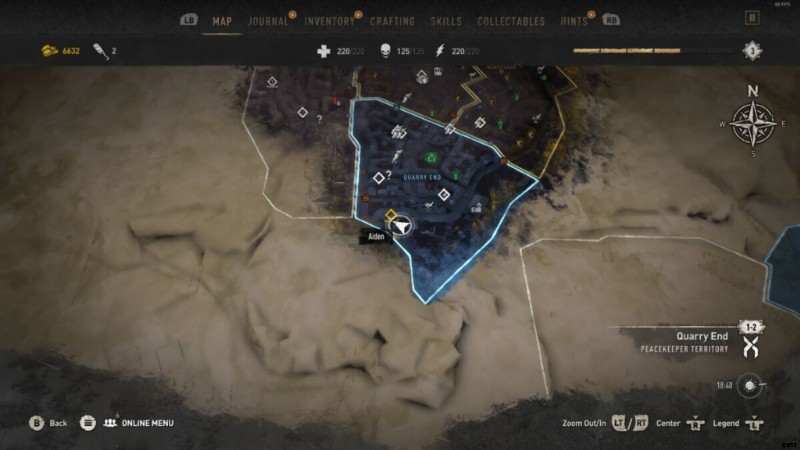This screenshot has width=800, height=450.
Task: Open the Inventory tab
Action: tap(329, 21)
